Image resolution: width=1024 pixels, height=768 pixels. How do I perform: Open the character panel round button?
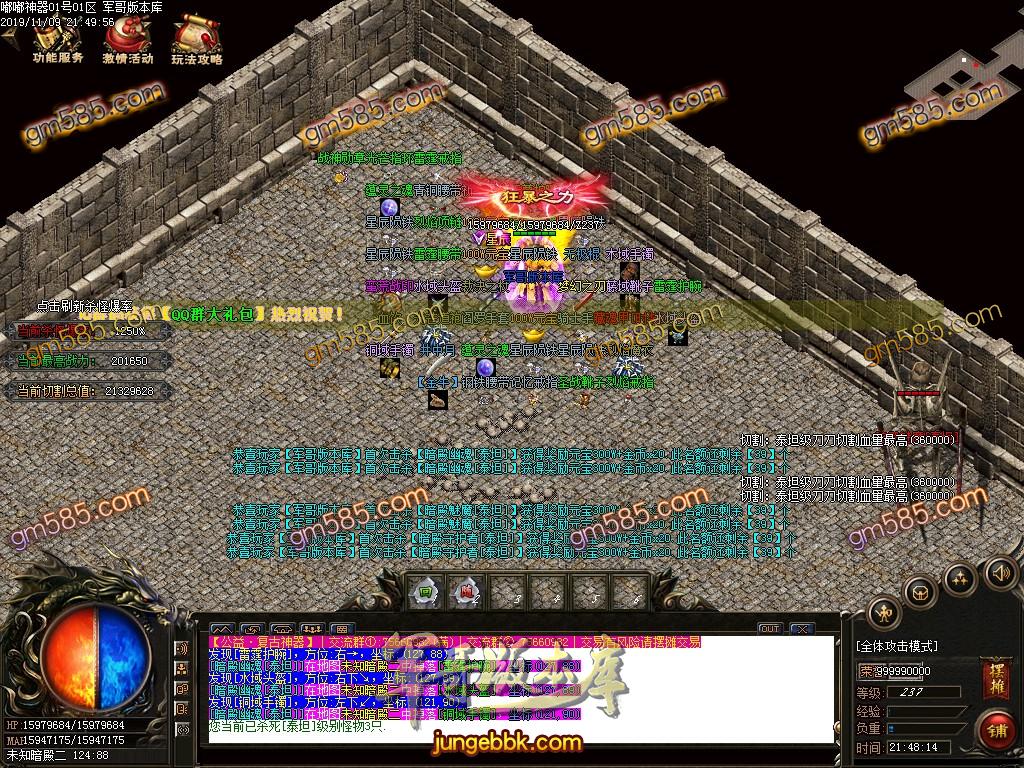883,611
